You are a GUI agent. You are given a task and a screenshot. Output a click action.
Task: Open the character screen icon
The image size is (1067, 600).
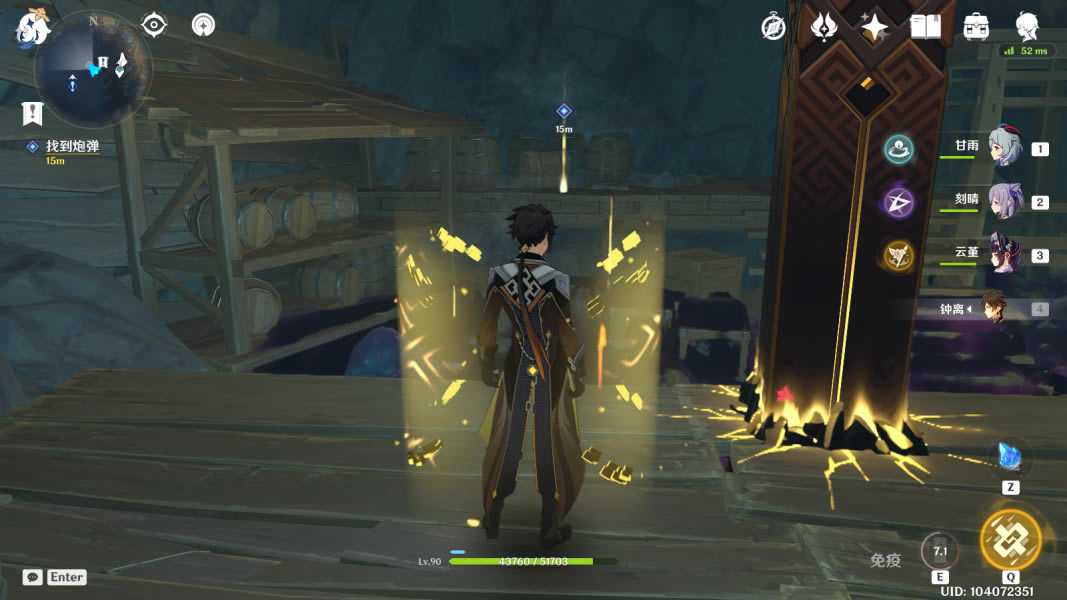coord(1027,27)
